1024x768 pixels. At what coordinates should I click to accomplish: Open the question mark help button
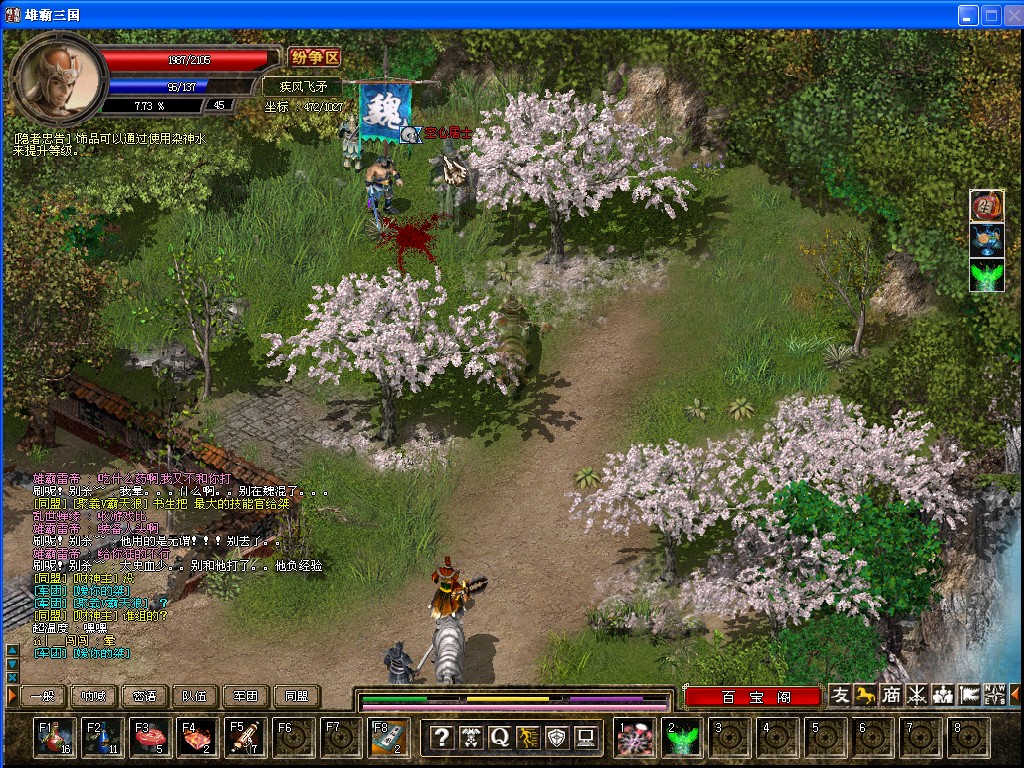441,738
